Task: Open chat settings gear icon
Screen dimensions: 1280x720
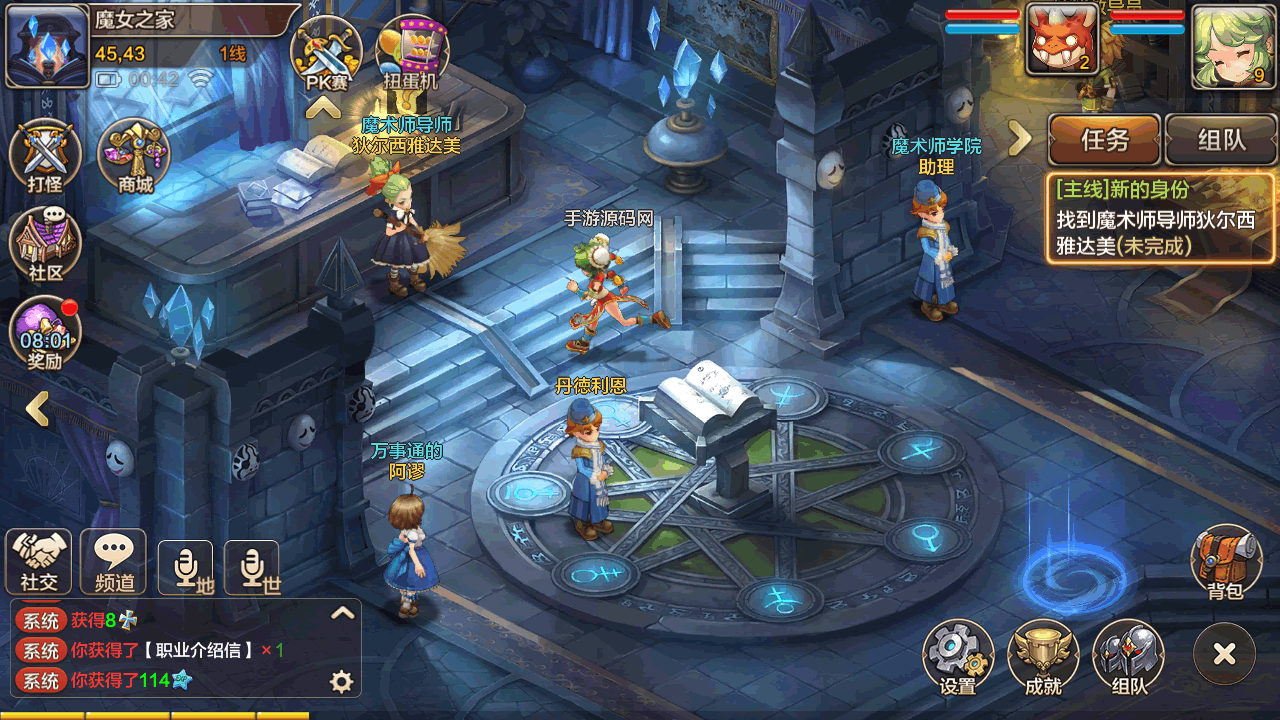Action: click(342, 682)
